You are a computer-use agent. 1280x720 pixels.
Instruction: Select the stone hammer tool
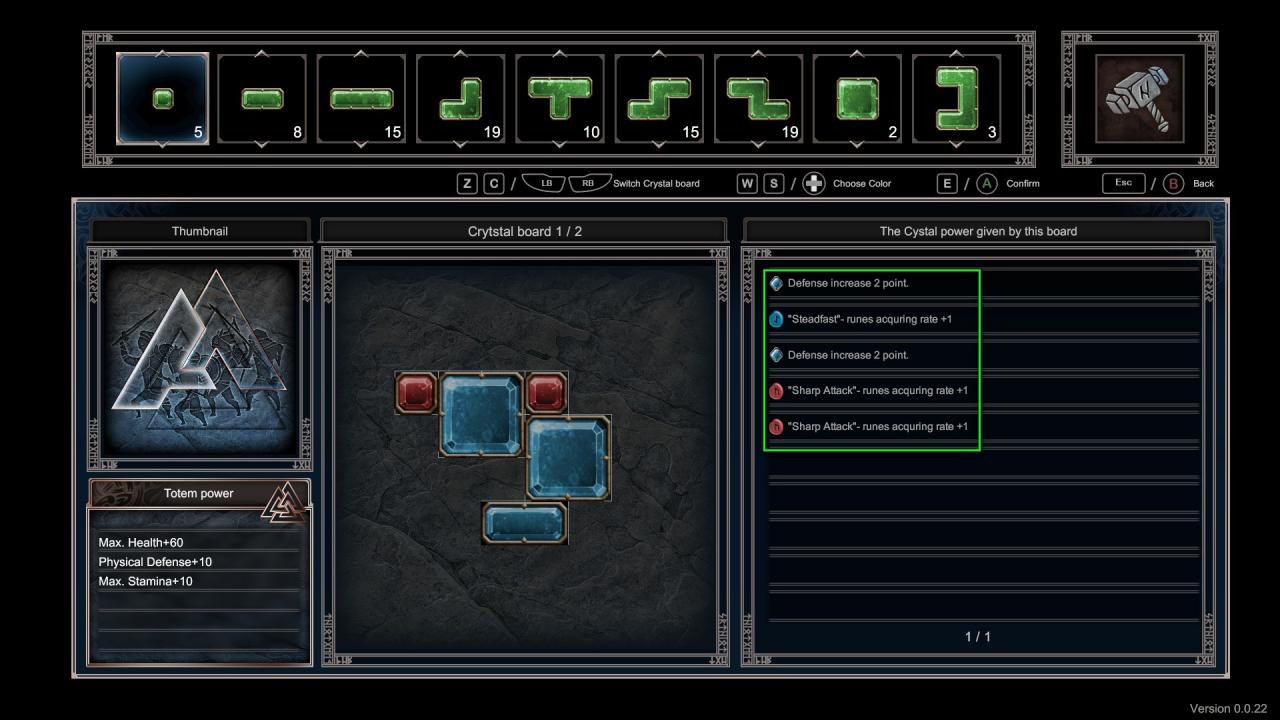1139,98
